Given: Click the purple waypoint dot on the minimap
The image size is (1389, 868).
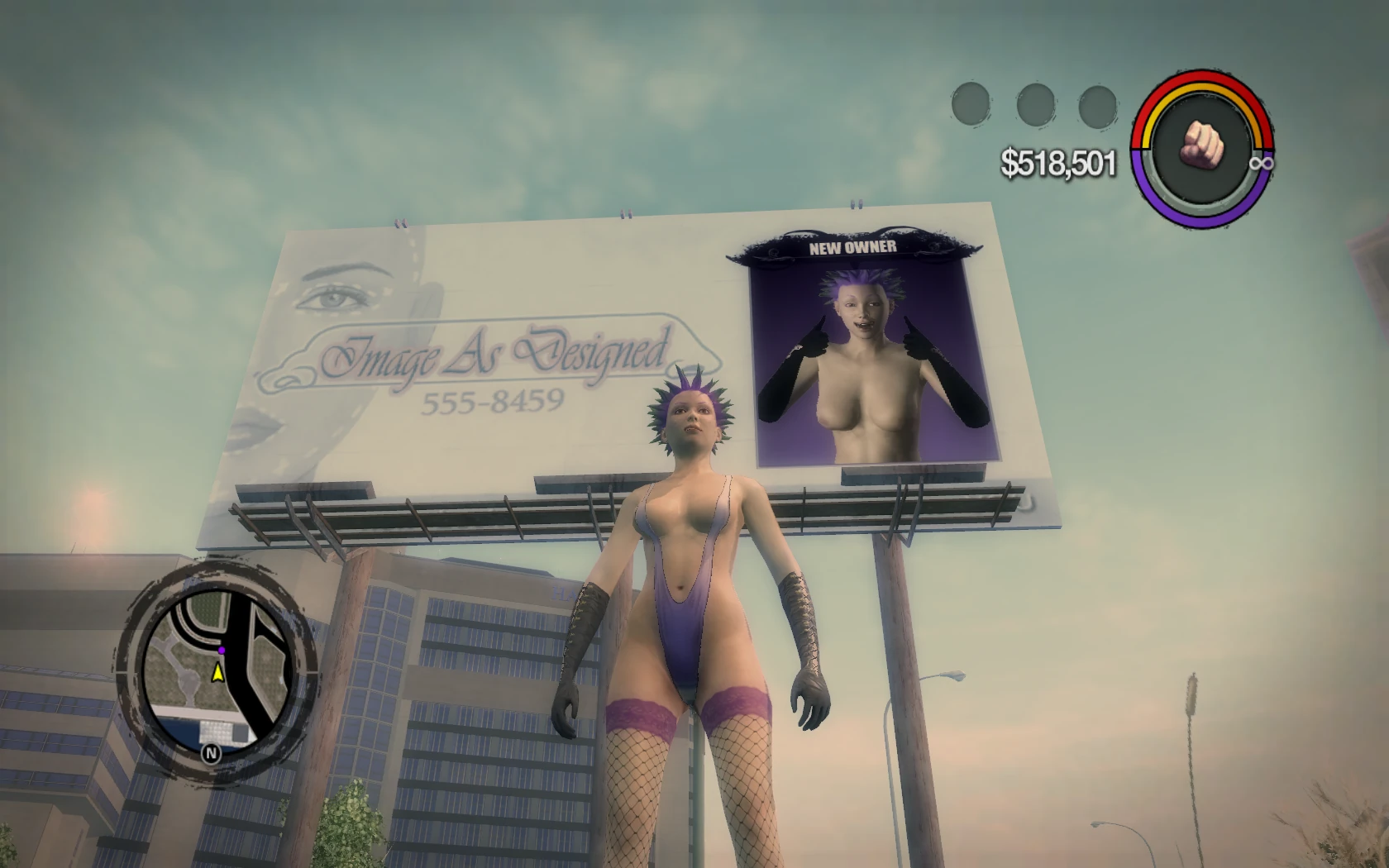Looking at the screenshot, I should 222,651.
